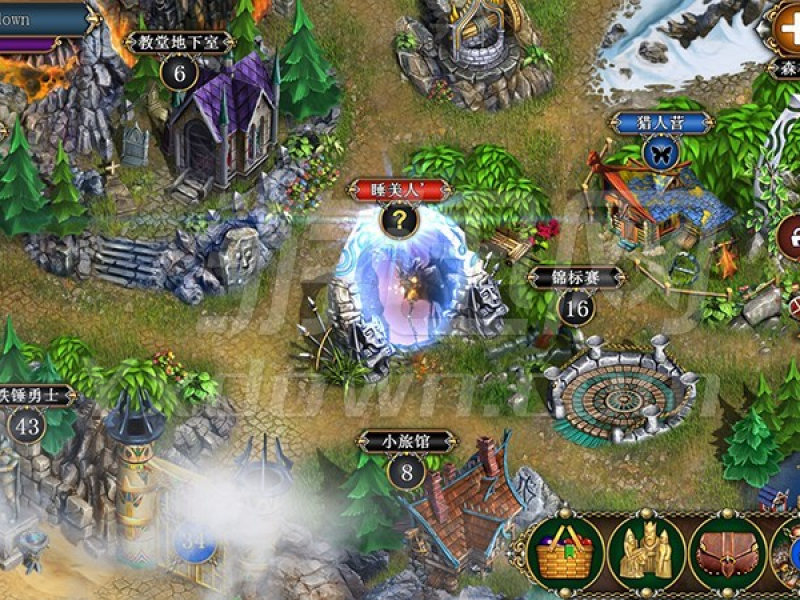Open the leather bag inventory
800x600 pixels.
[726, 553]
